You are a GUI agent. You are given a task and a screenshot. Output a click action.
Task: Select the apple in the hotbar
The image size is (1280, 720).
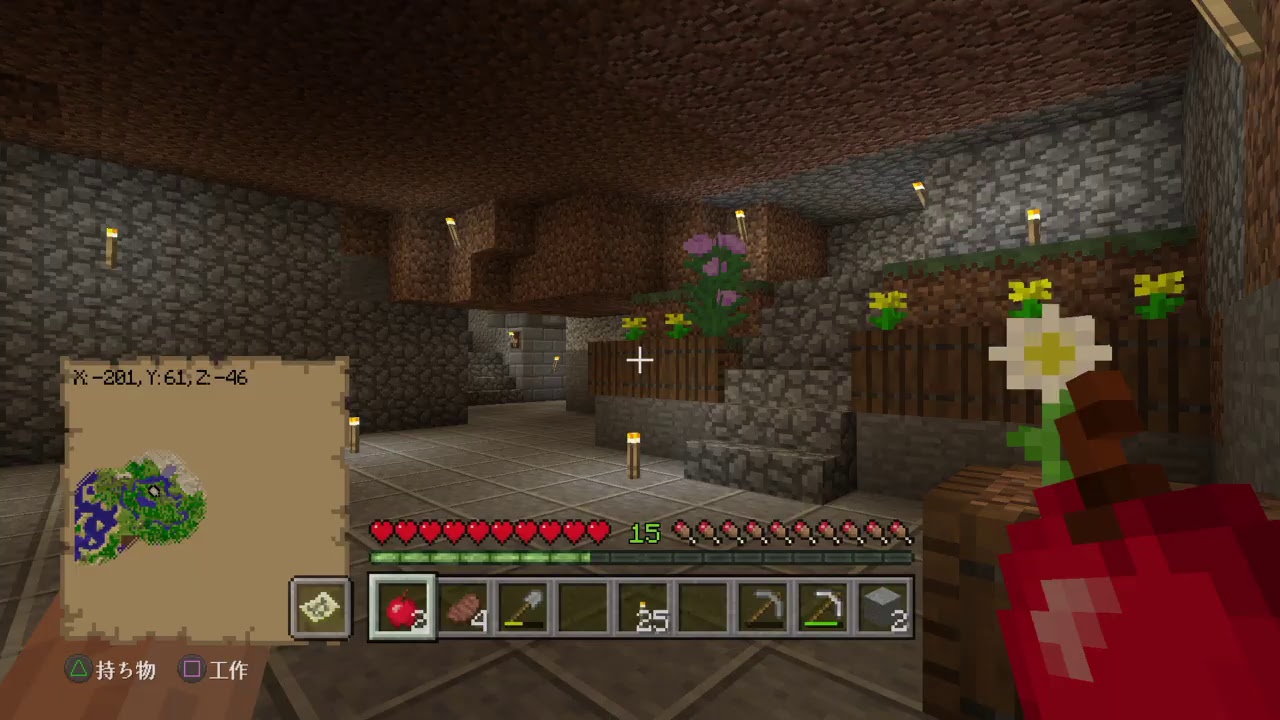401,610
